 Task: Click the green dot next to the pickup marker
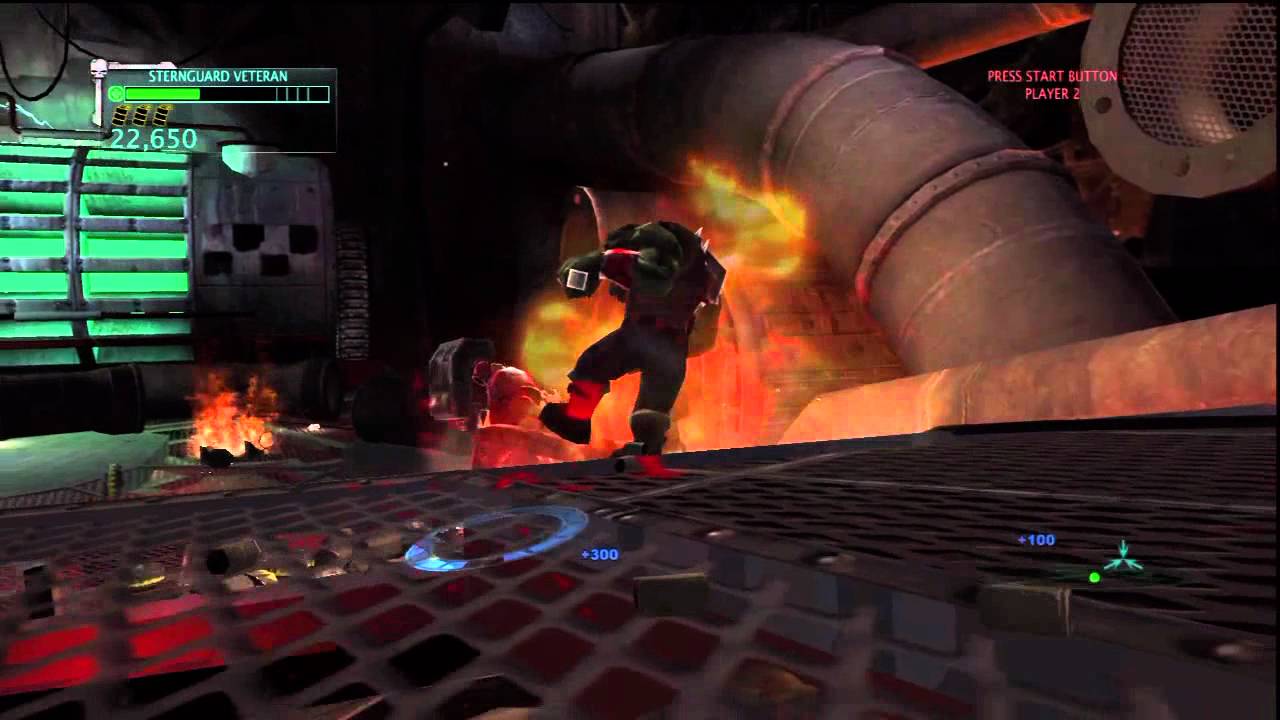(1094, 578)
